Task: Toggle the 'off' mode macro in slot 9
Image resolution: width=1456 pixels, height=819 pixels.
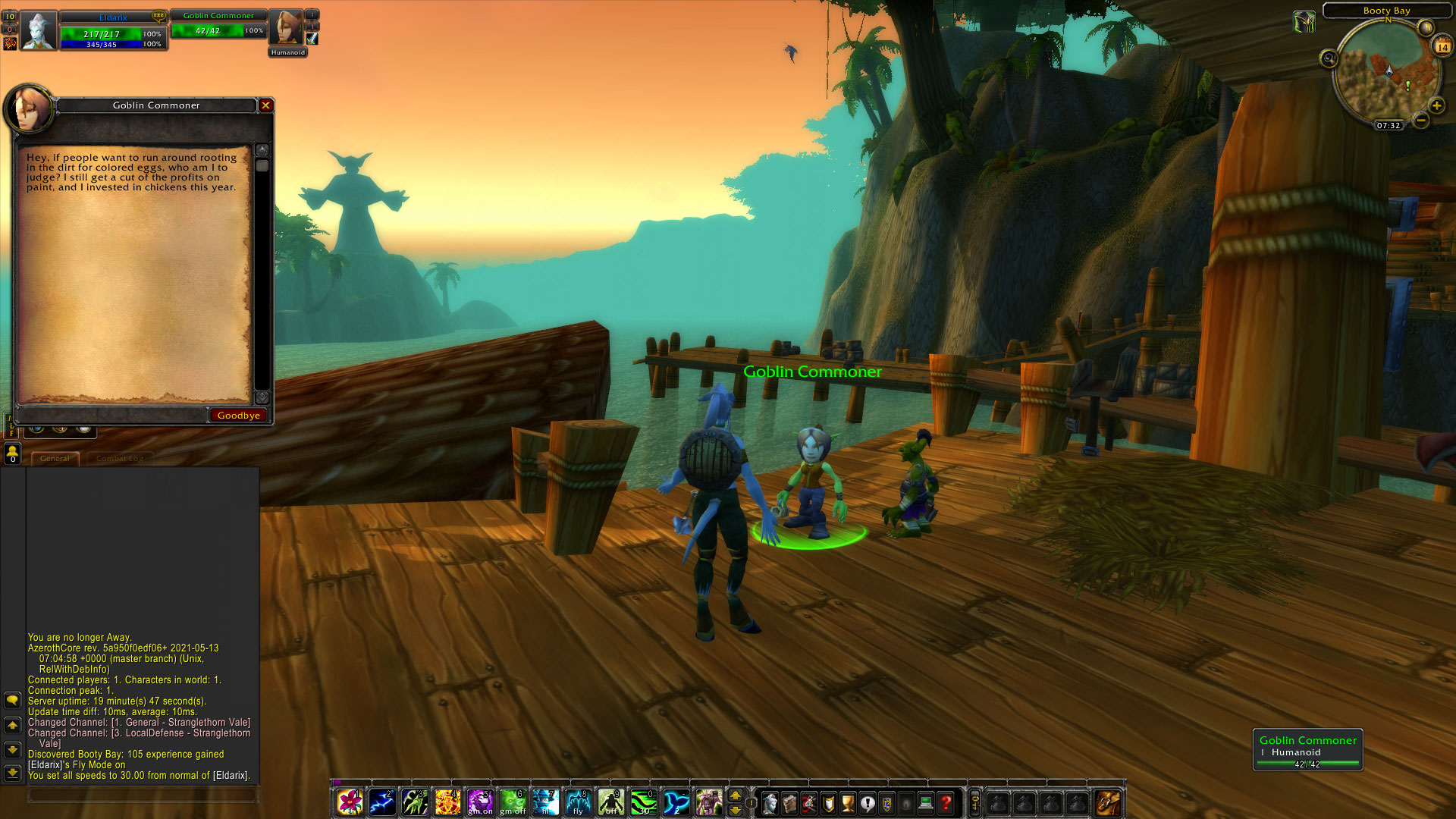Action: click(x=610, y=802)
